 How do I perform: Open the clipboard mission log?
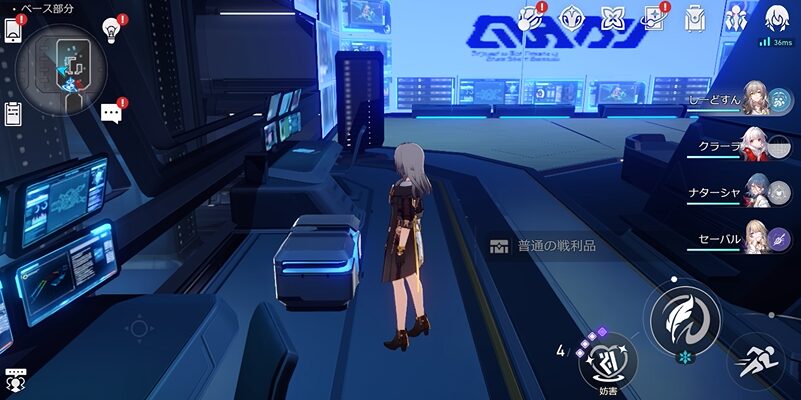(x=13, y=113)
